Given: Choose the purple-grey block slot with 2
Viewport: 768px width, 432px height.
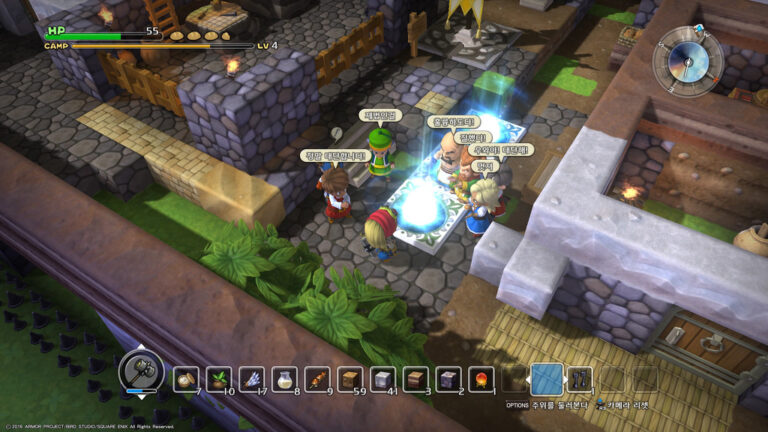Looking at the screenshot, I should 450,379.
